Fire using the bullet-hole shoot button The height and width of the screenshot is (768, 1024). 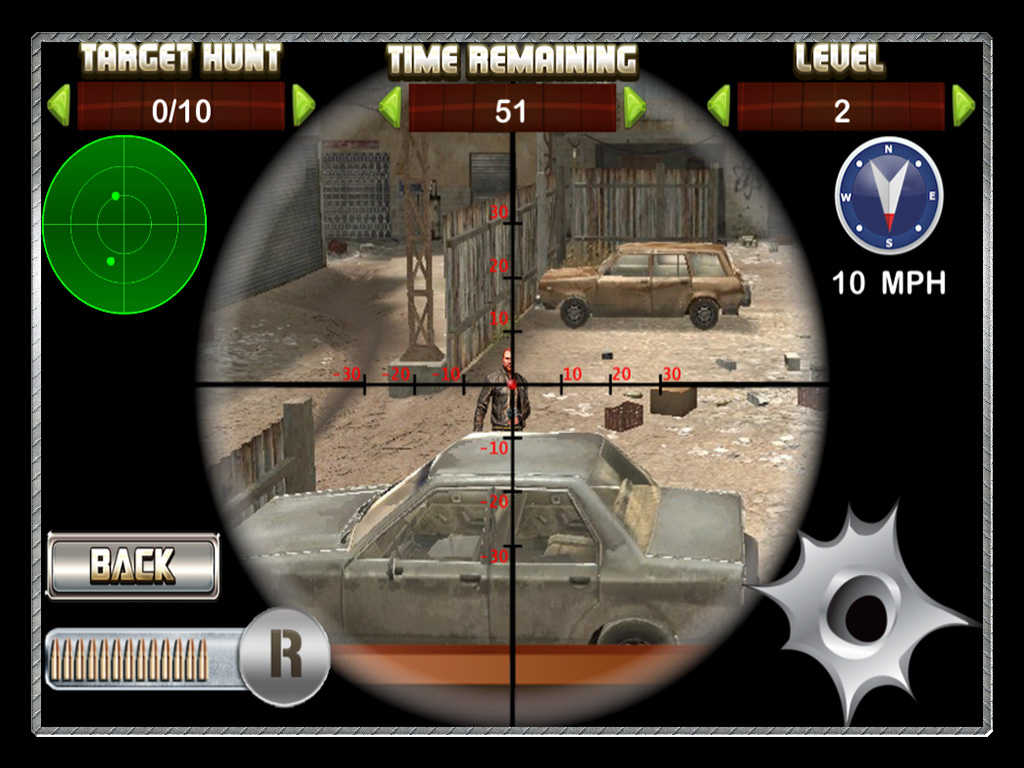pyautogui.click(x=860, y=612)
